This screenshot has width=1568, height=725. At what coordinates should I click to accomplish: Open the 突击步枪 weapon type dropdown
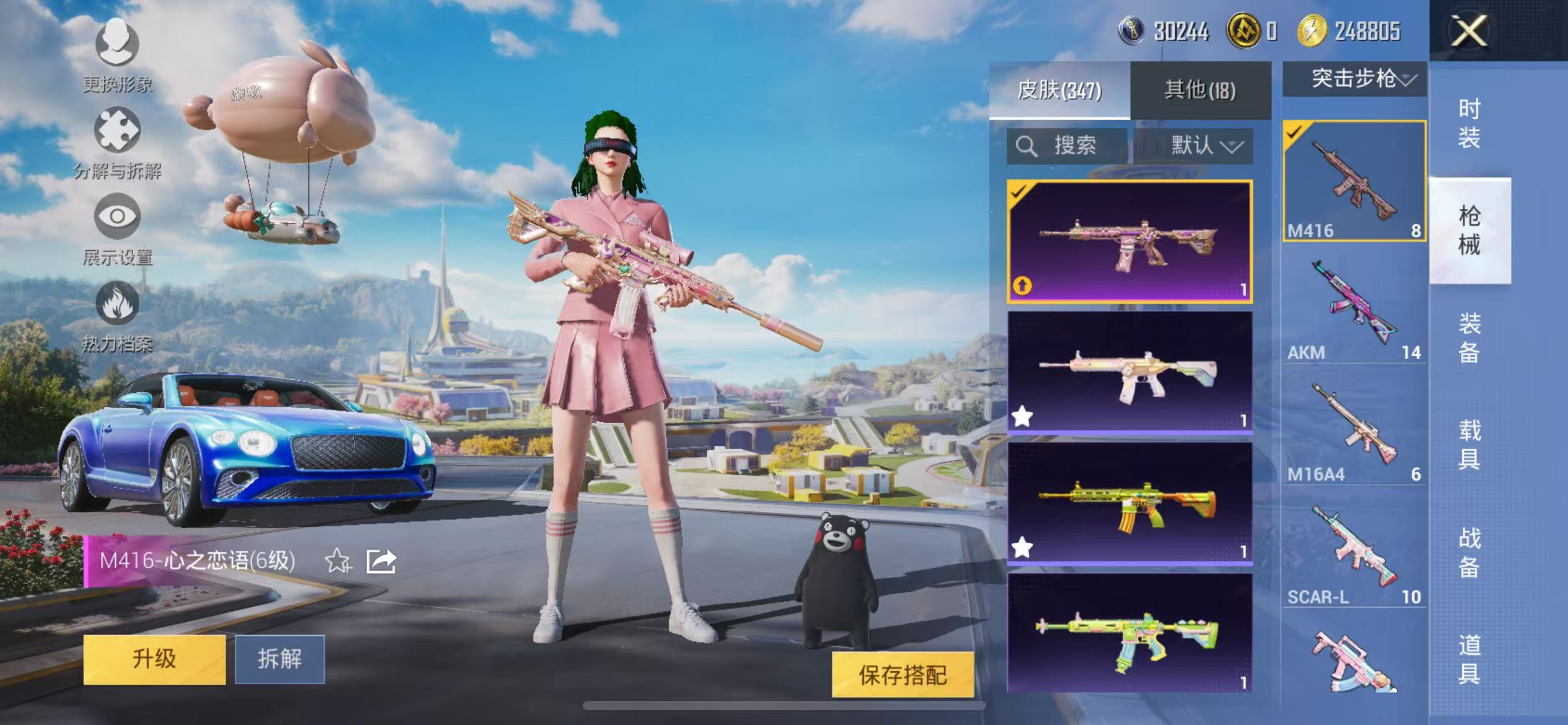(1354, 79)
